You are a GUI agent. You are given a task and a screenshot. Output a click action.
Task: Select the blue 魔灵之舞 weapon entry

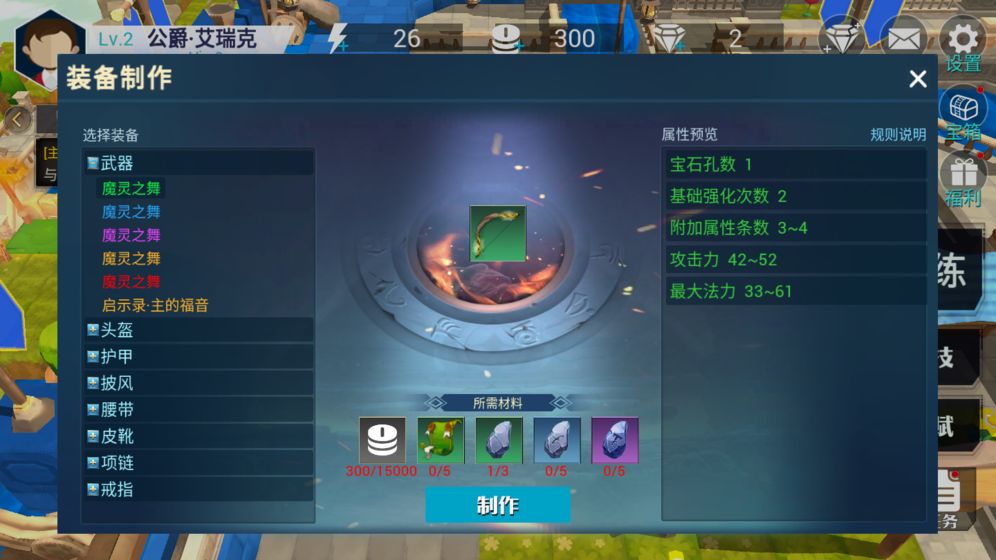pyautogui.click(x=131, y=212)
